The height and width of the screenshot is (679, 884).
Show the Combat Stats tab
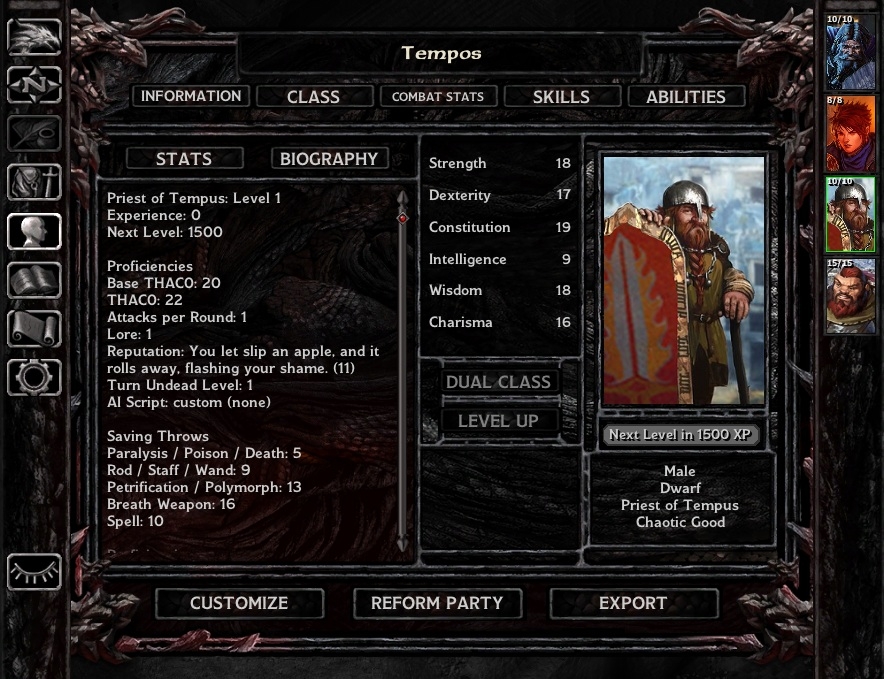pyautogui.click(x=437, y=97)
